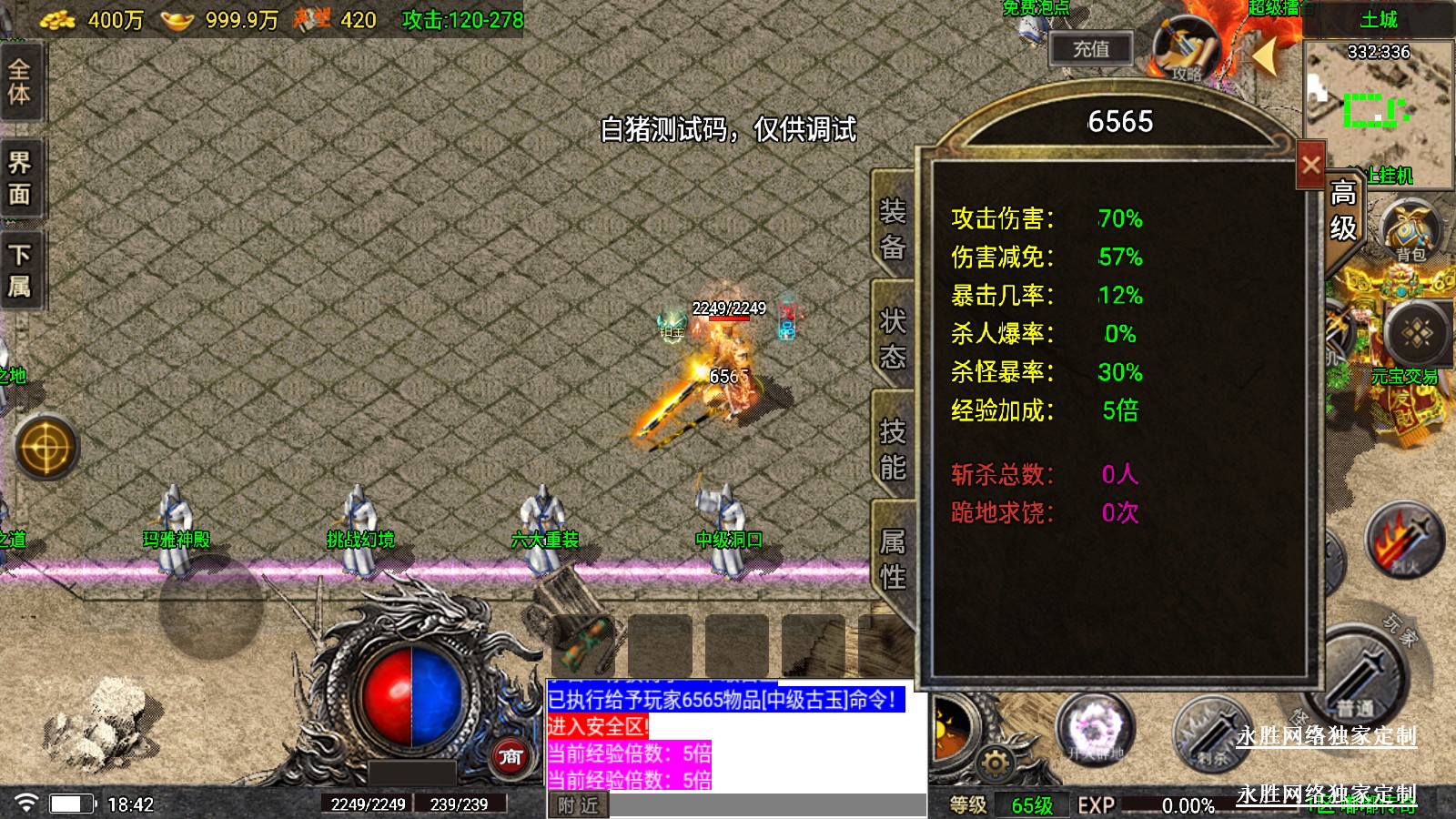Activate the 刺杀 sword skill
This screenshot has height=819, width=1456.
click(1210, 733)
